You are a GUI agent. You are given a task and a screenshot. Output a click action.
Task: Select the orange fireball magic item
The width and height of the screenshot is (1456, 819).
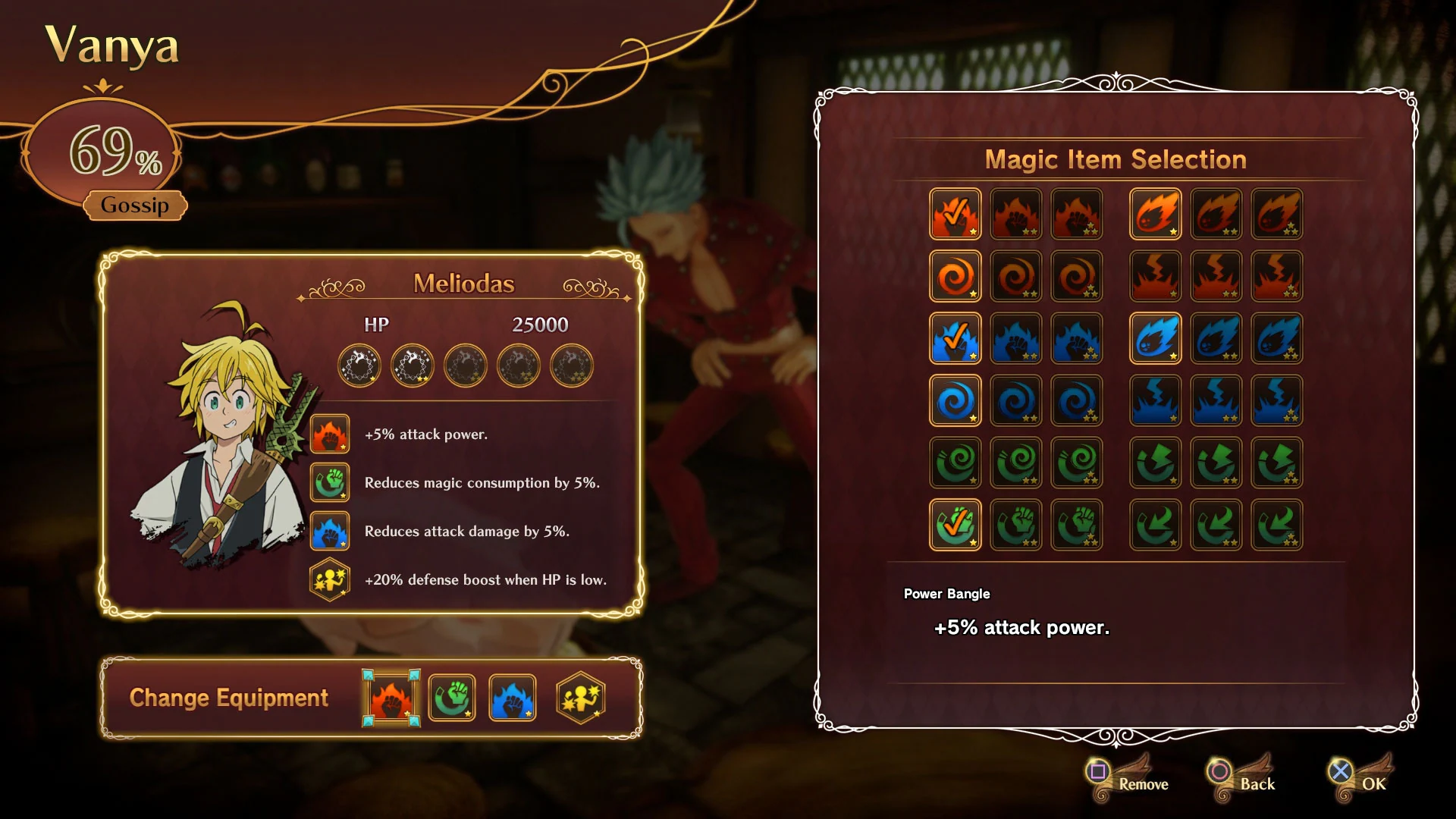point(1155,214)
